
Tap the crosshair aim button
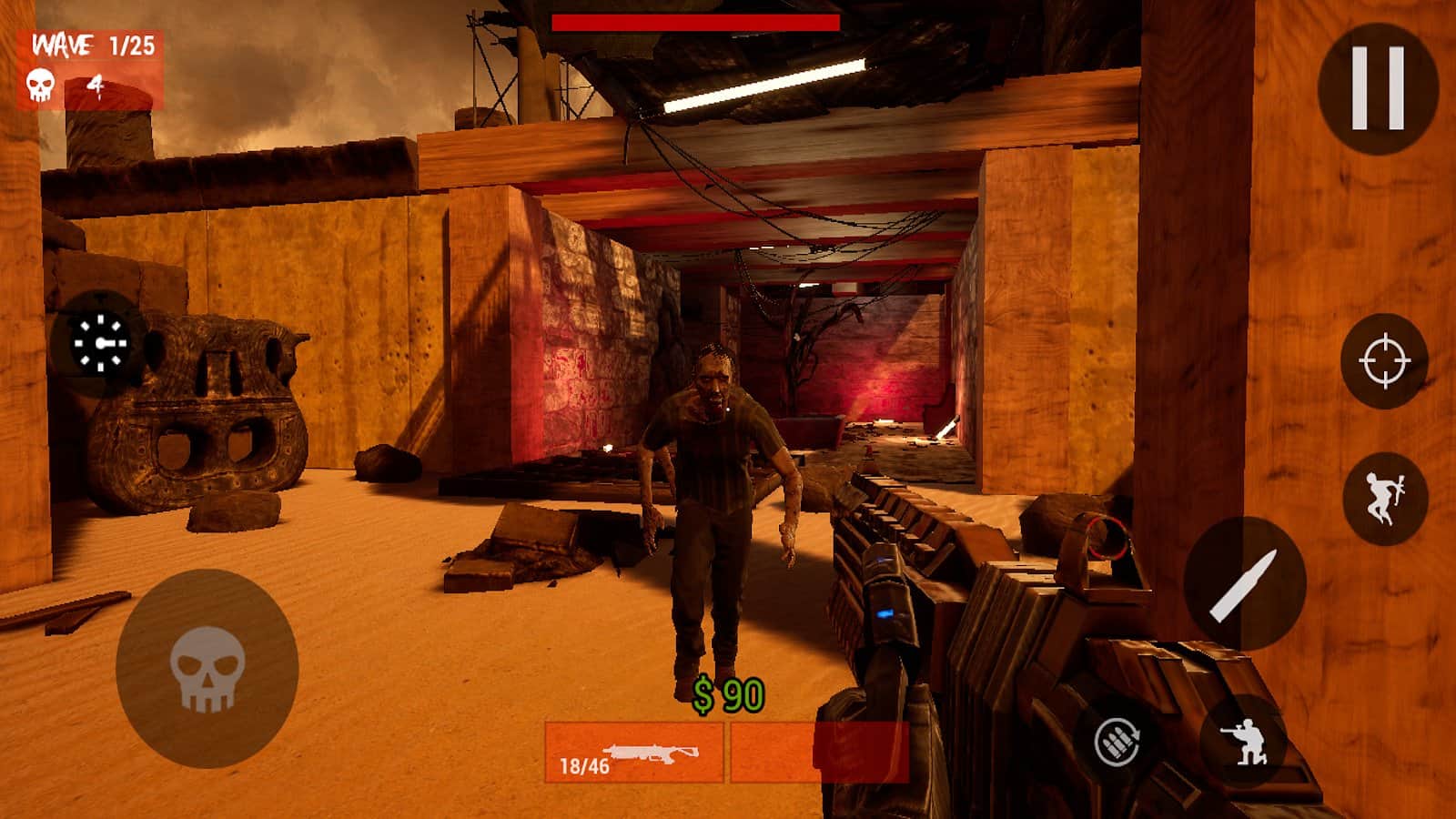[x=1384, y=361]
